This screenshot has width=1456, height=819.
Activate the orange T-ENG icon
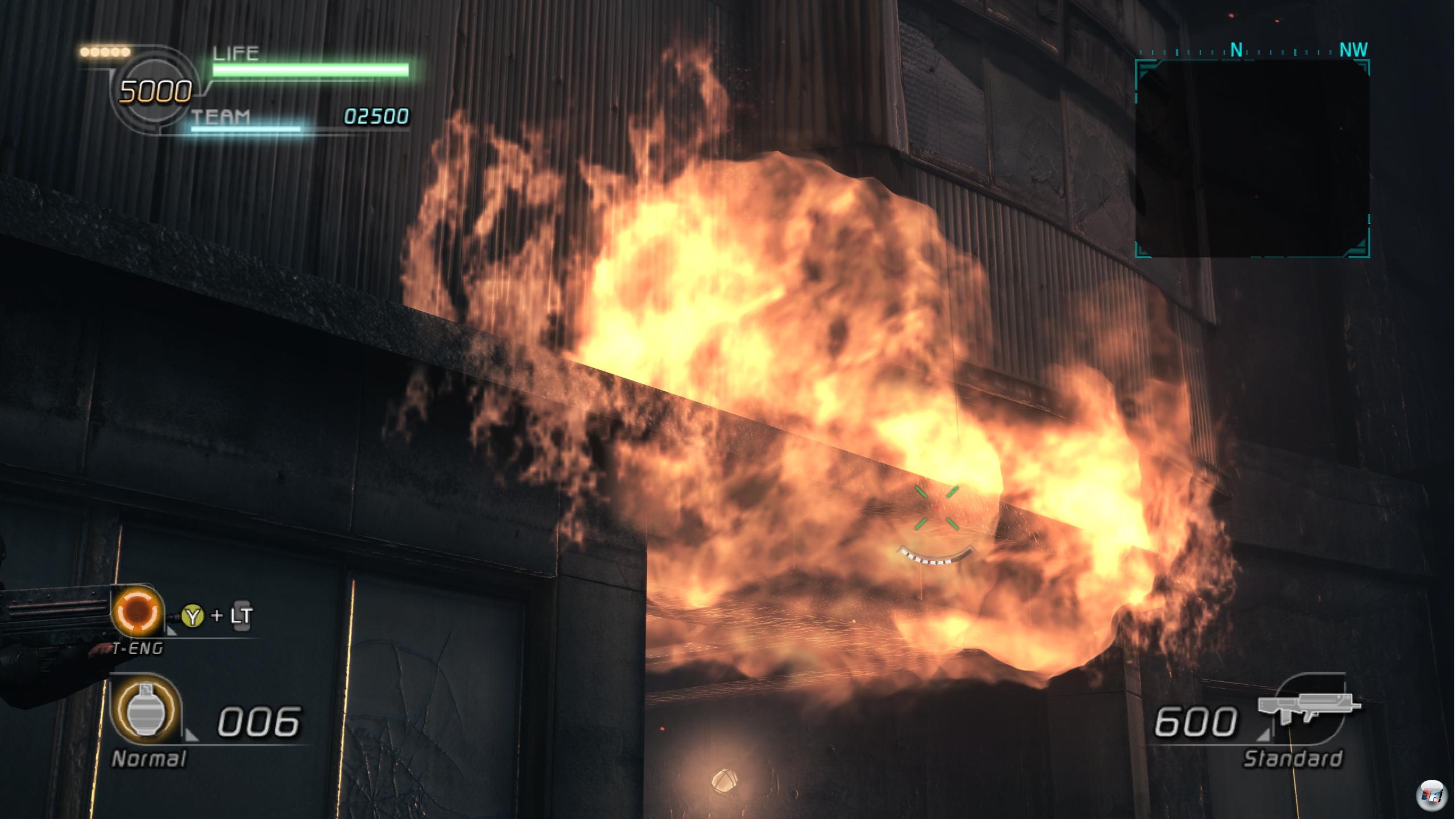click(x=138, y=611)
